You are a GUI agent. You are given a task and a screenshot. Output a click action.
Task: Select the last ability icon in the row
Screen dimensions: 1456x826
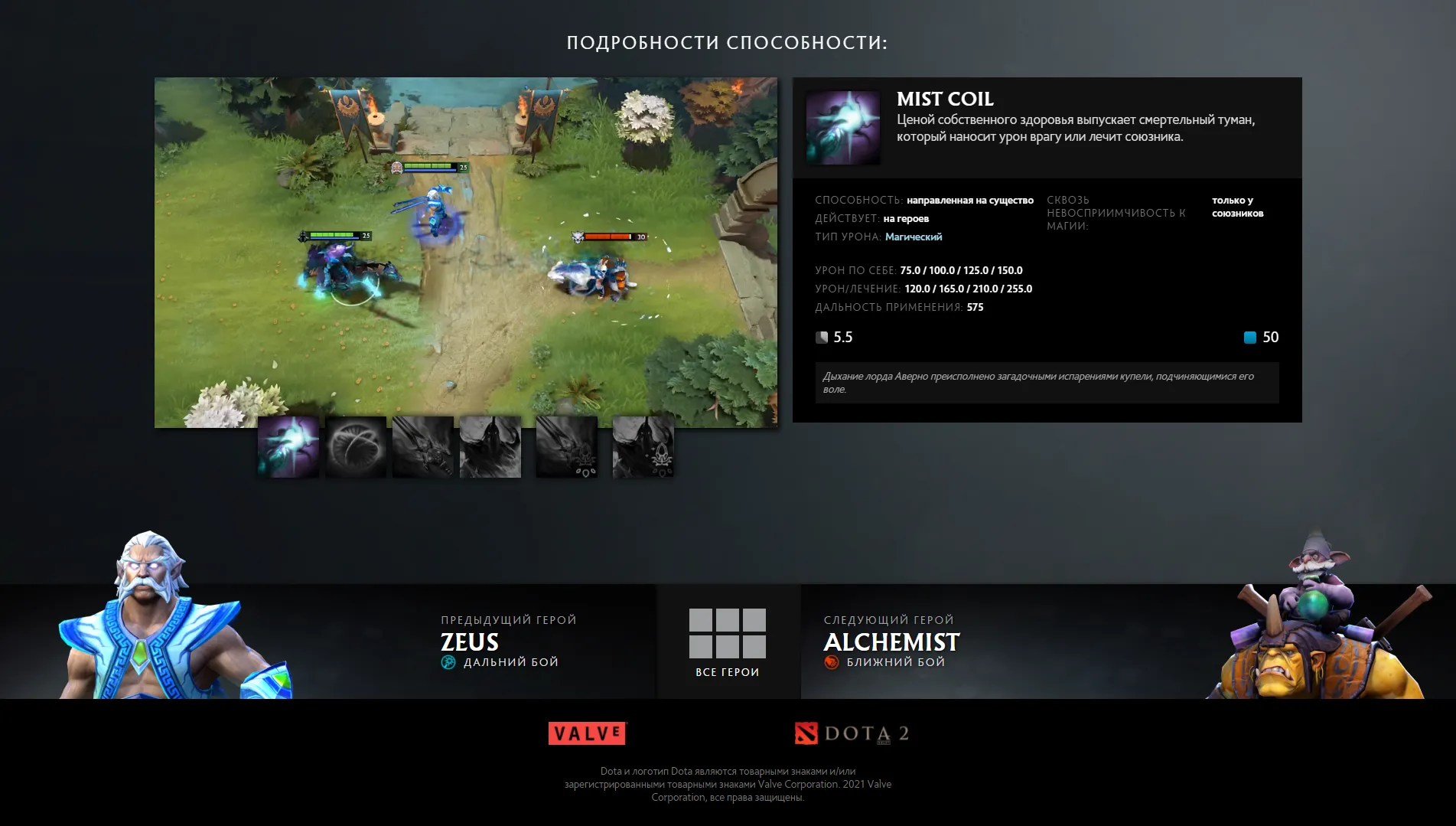[643, 446]
